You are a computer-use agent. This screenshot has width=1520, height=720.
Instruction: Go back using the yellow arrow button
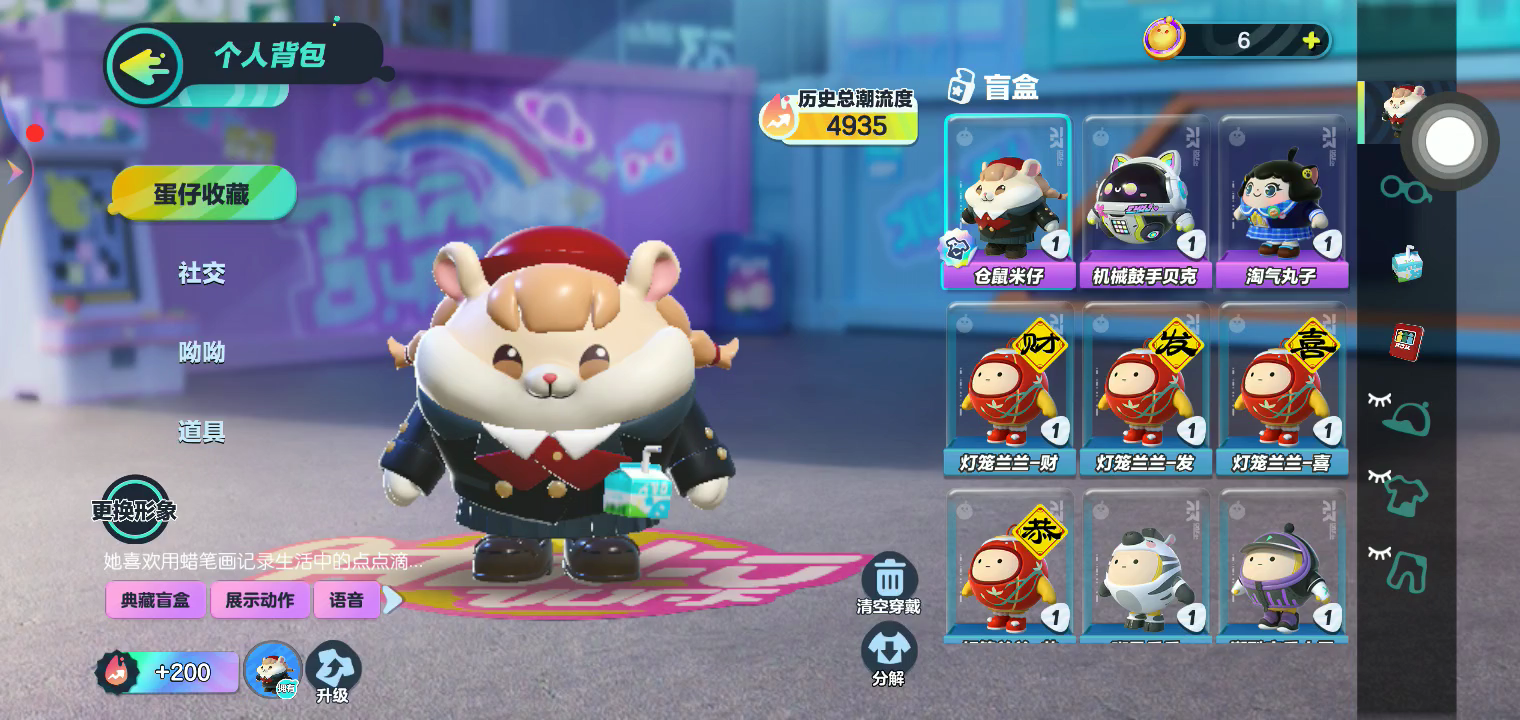144,66
